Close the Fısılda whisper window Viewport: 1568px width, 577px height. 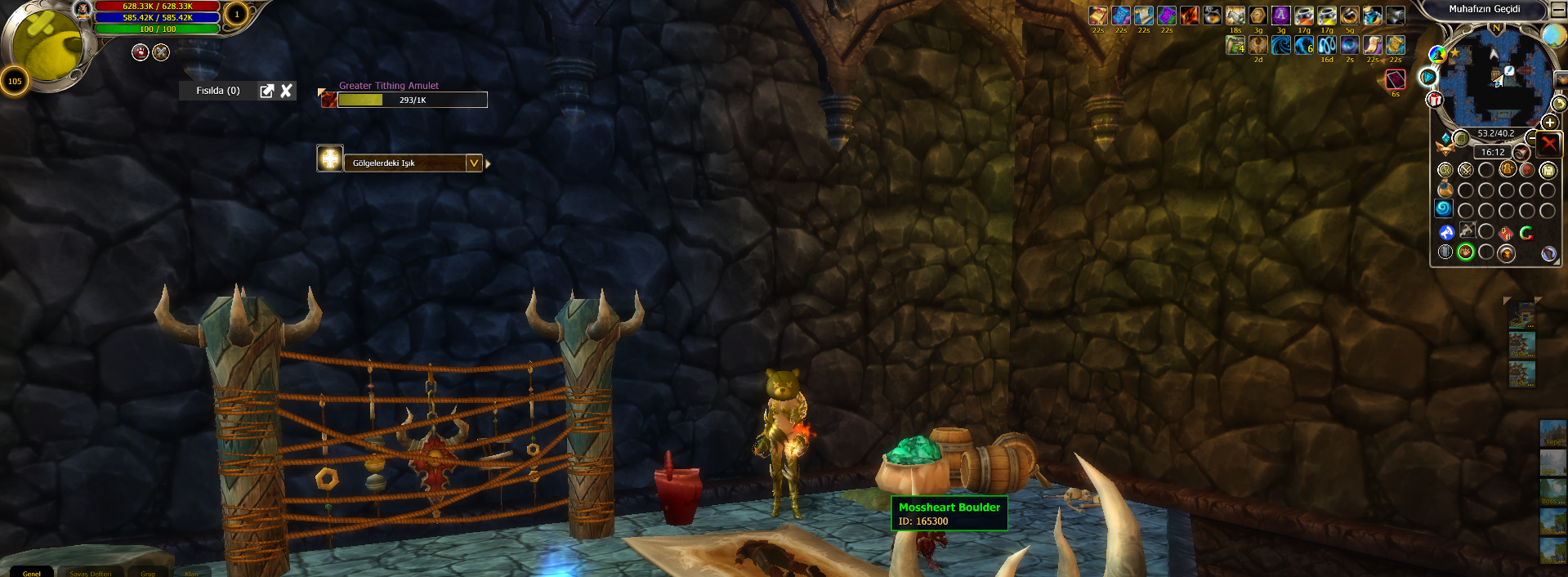pyautogui.click(x=286, y=91)
